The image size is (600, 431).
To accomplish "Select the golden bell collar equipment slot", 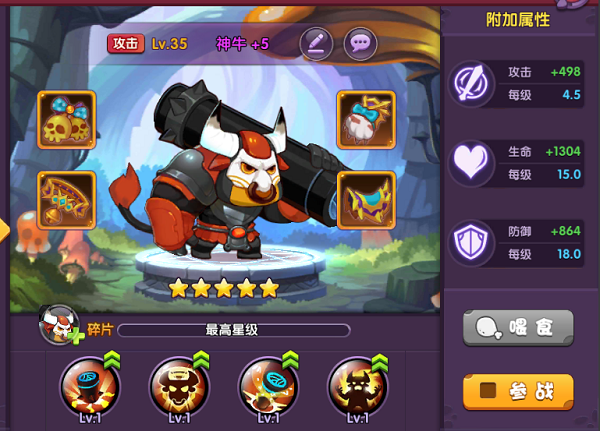I will [67, 200].
